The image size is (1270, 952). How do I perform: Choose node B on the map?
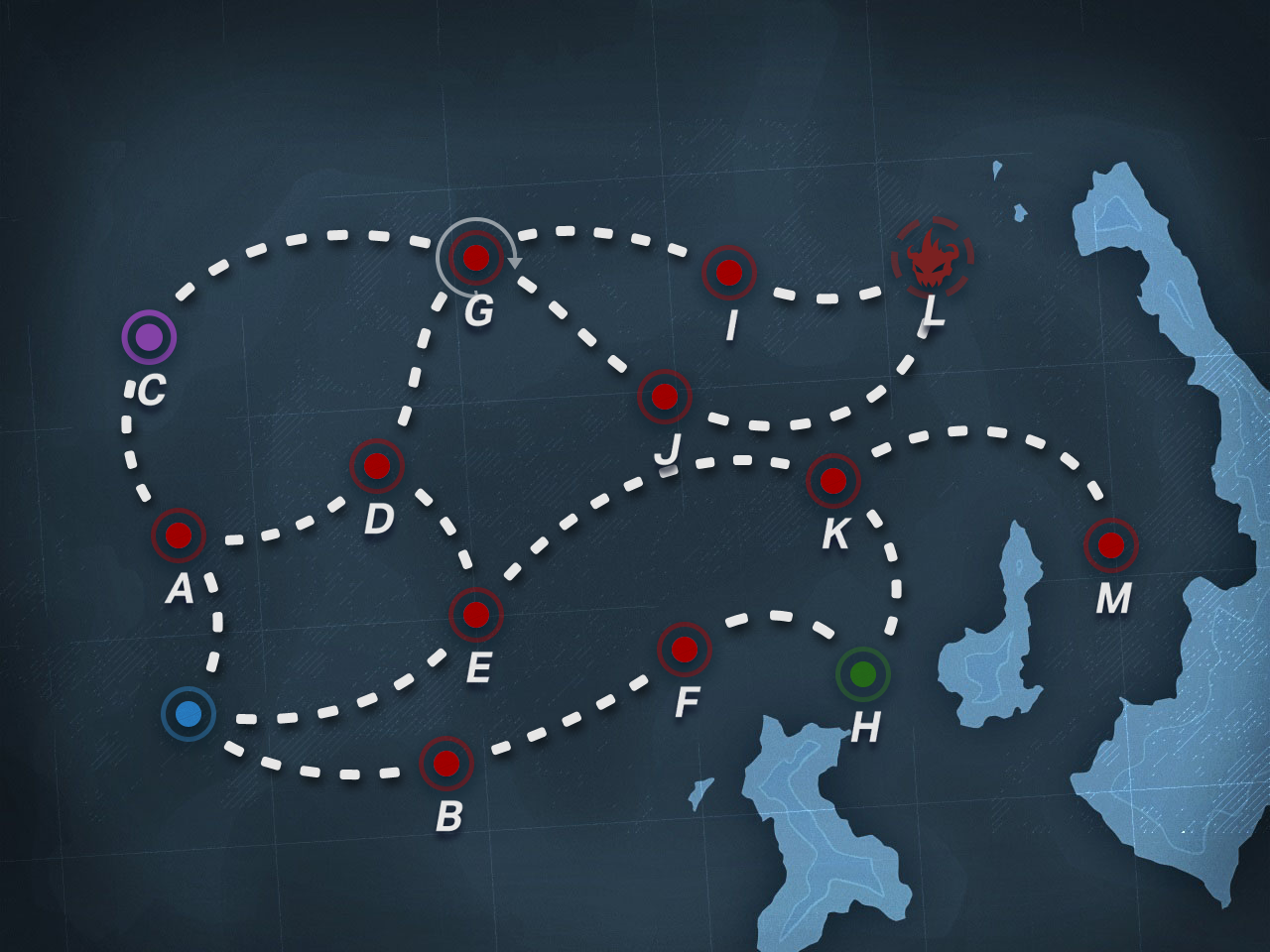[x=446, y=764]
